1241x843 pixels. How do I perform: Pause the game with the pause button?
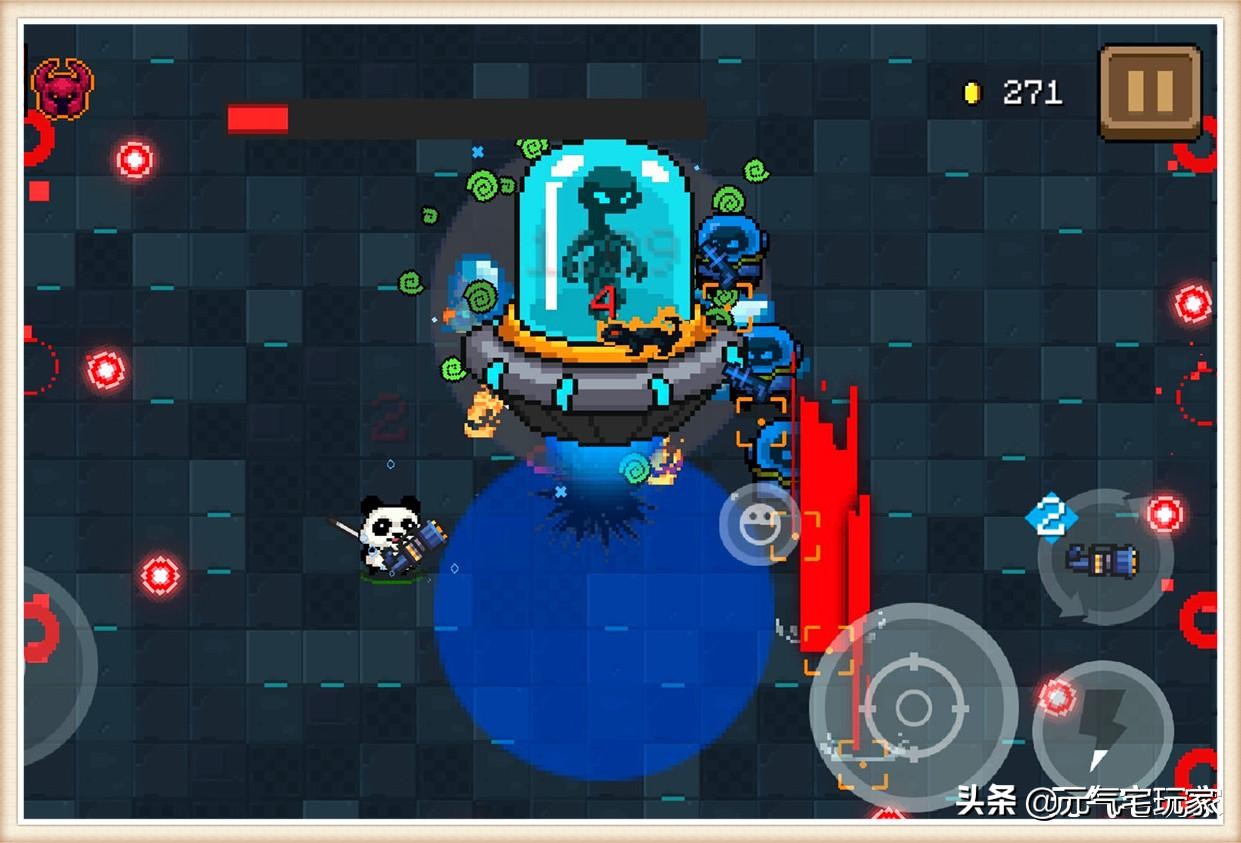(x=1149, y=92)
